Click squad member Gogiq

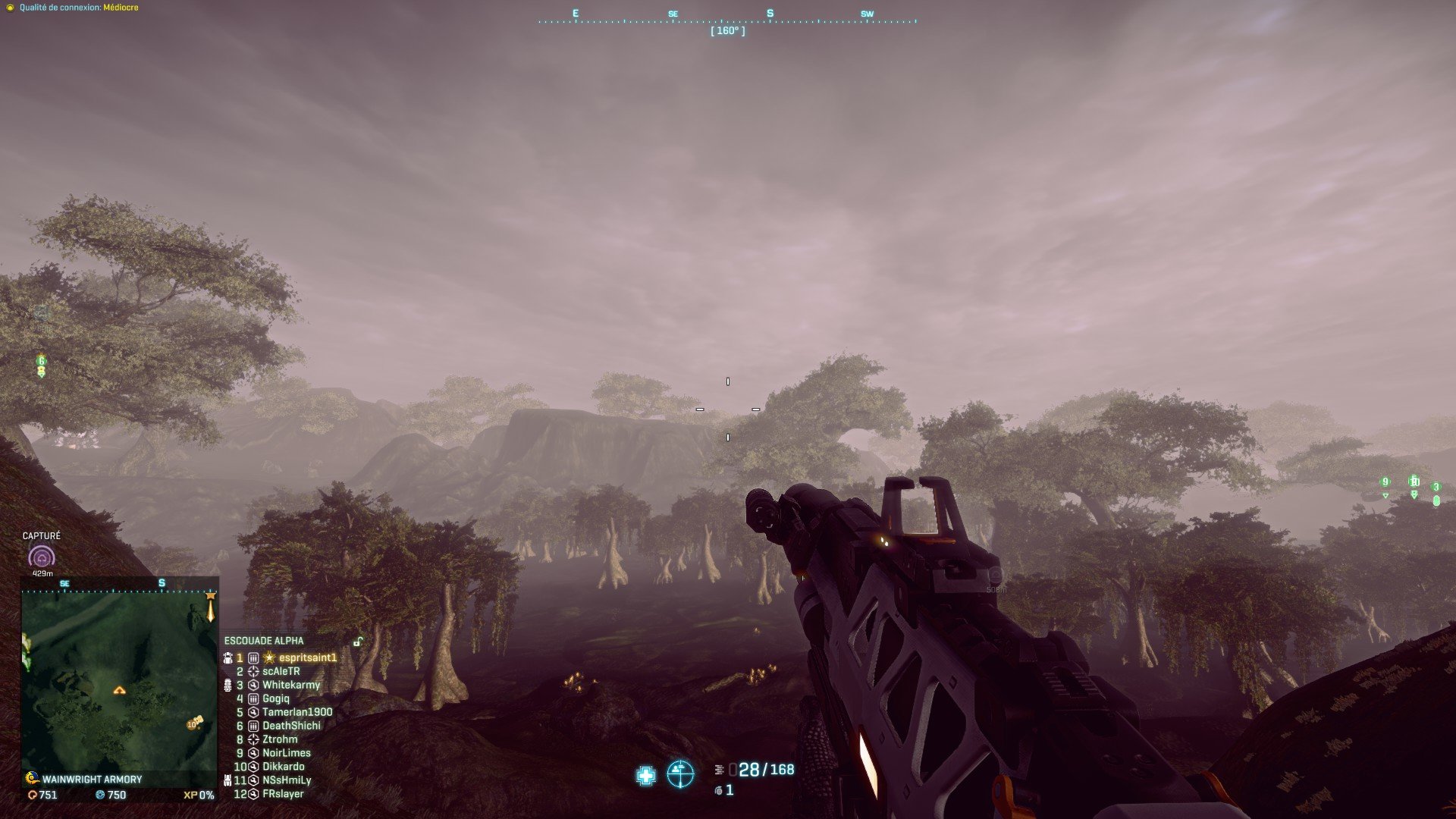[275, 698]
